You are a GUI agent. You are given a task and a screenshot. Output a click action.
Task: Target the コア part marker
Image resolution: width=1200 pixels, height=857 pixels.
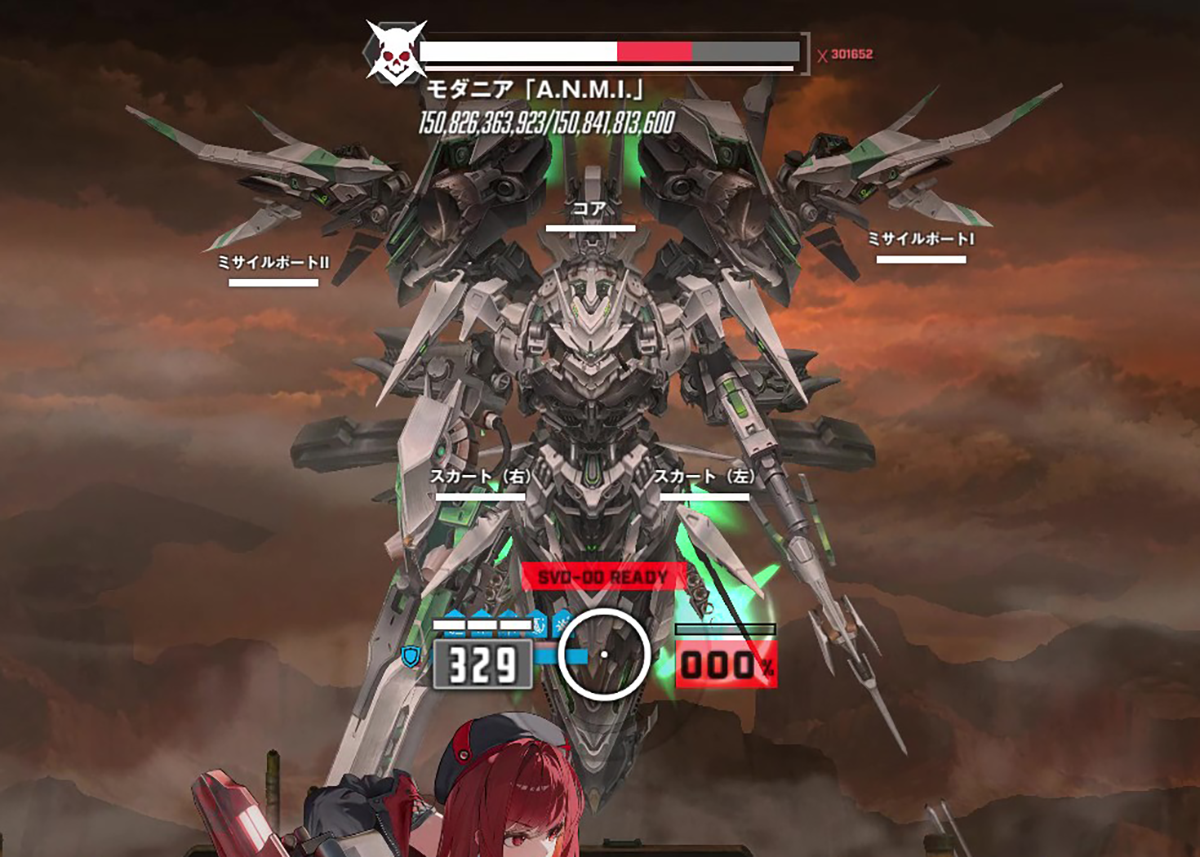pyautogui.click(x=590, y=216)
